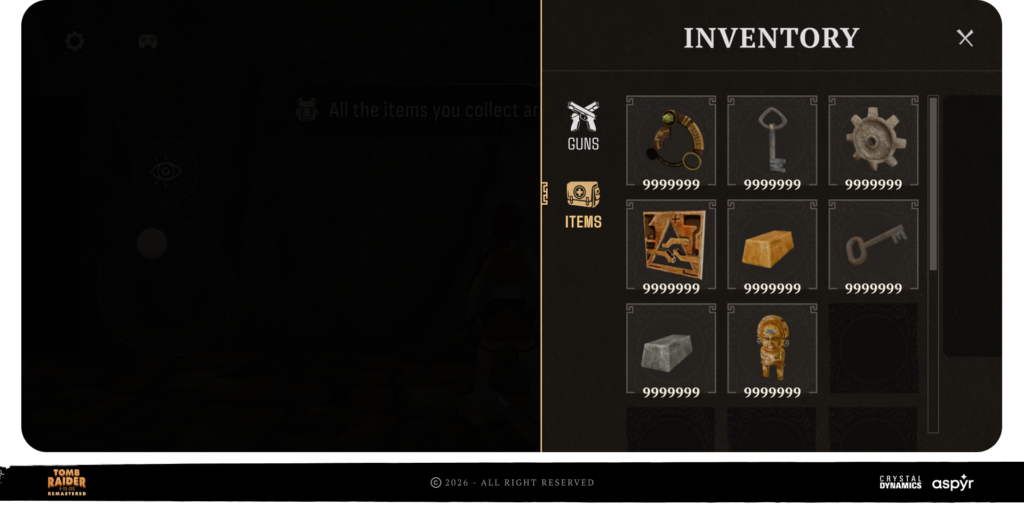The height and width of the screenshot is (506, 1024).
Task: Pick the stone cog gear slot
Action: click(x=873, y=142)
